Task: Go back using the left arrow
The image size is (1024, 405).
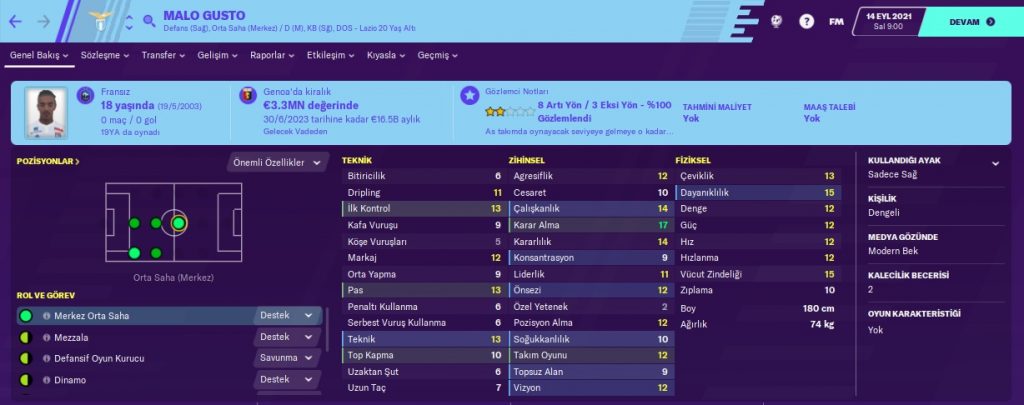Action: tap(18, 21)
